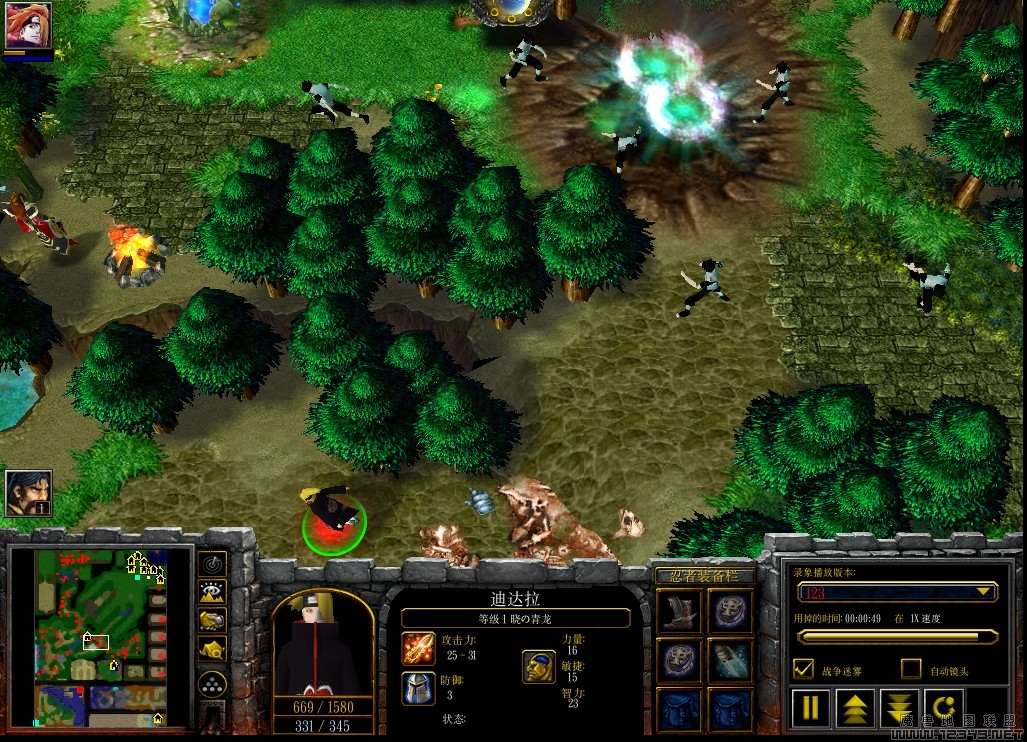Restart the replay with the circular arrow

click(x=943, y=708)
